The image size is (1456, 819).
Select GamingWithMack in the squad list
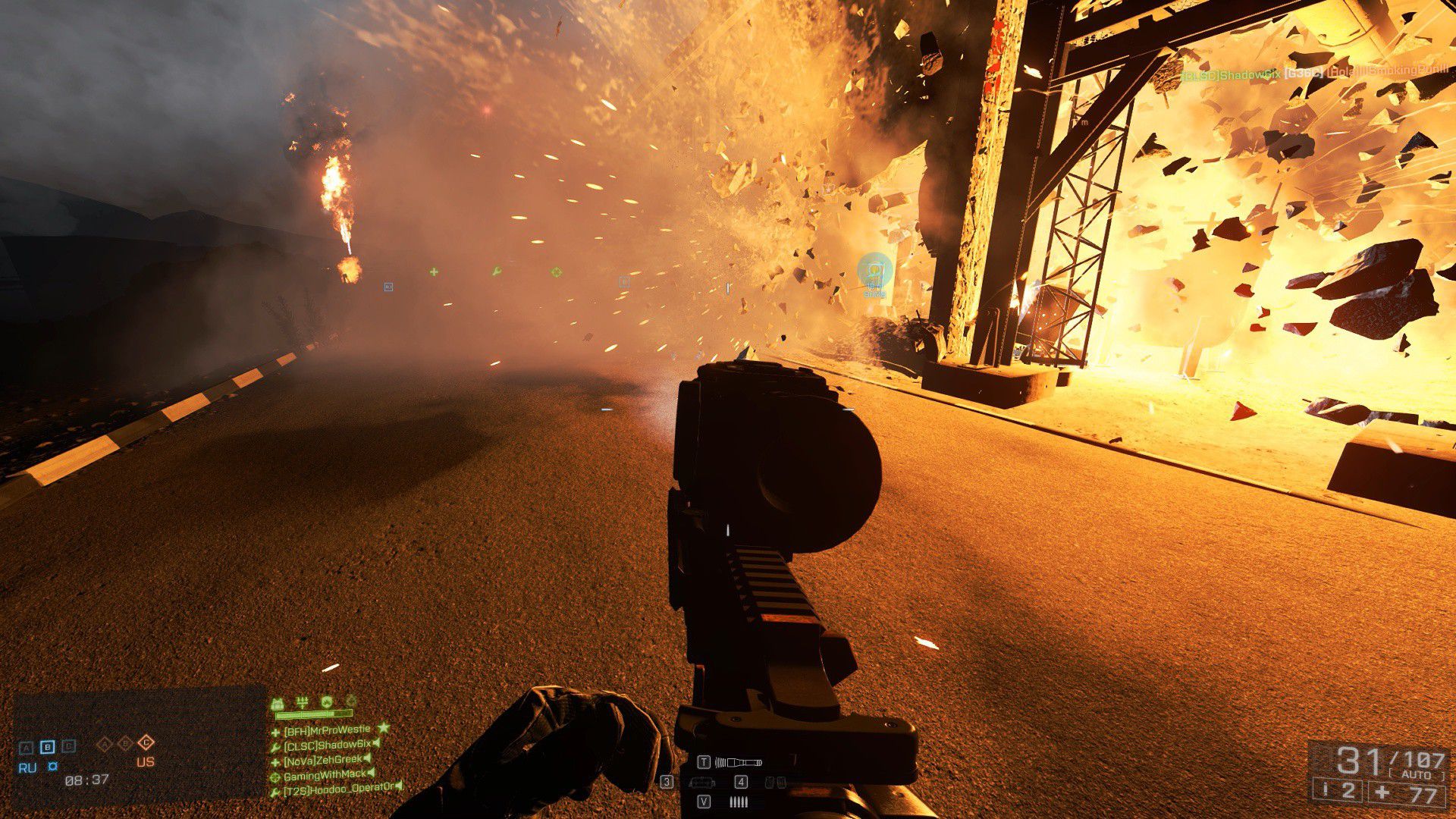point(325,774)
